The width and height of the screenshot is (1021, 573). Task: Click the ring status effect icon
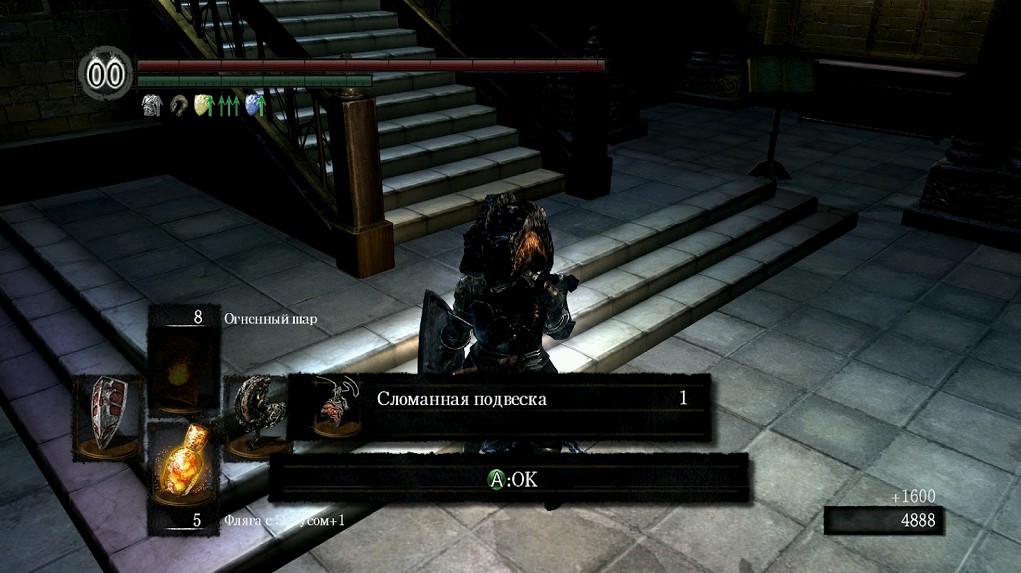[178, 104]
